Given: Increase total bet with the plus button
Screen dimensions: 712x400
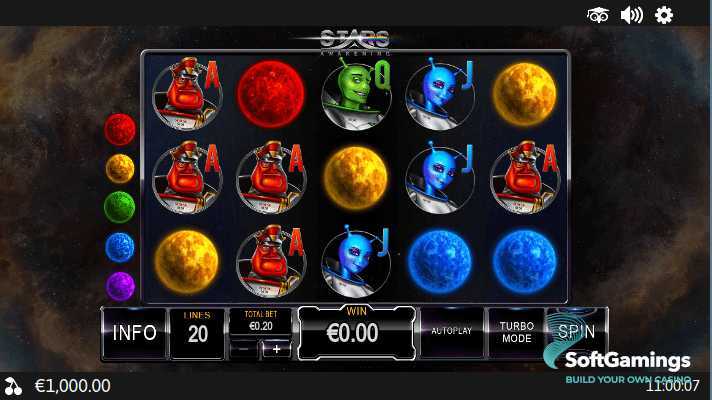Looking at the screenshot, I should 277,349.
